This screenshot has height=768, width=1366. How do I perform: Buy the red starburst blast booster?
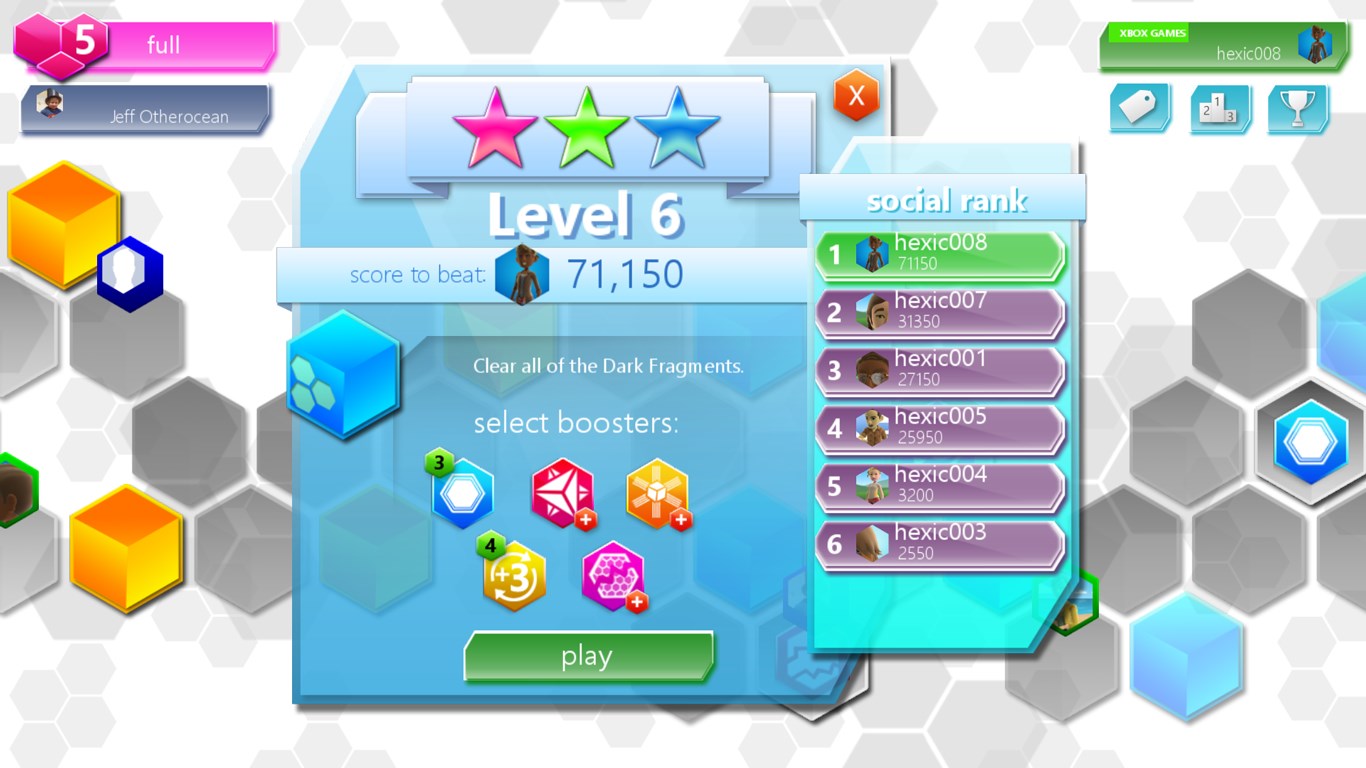click(561, 491)
